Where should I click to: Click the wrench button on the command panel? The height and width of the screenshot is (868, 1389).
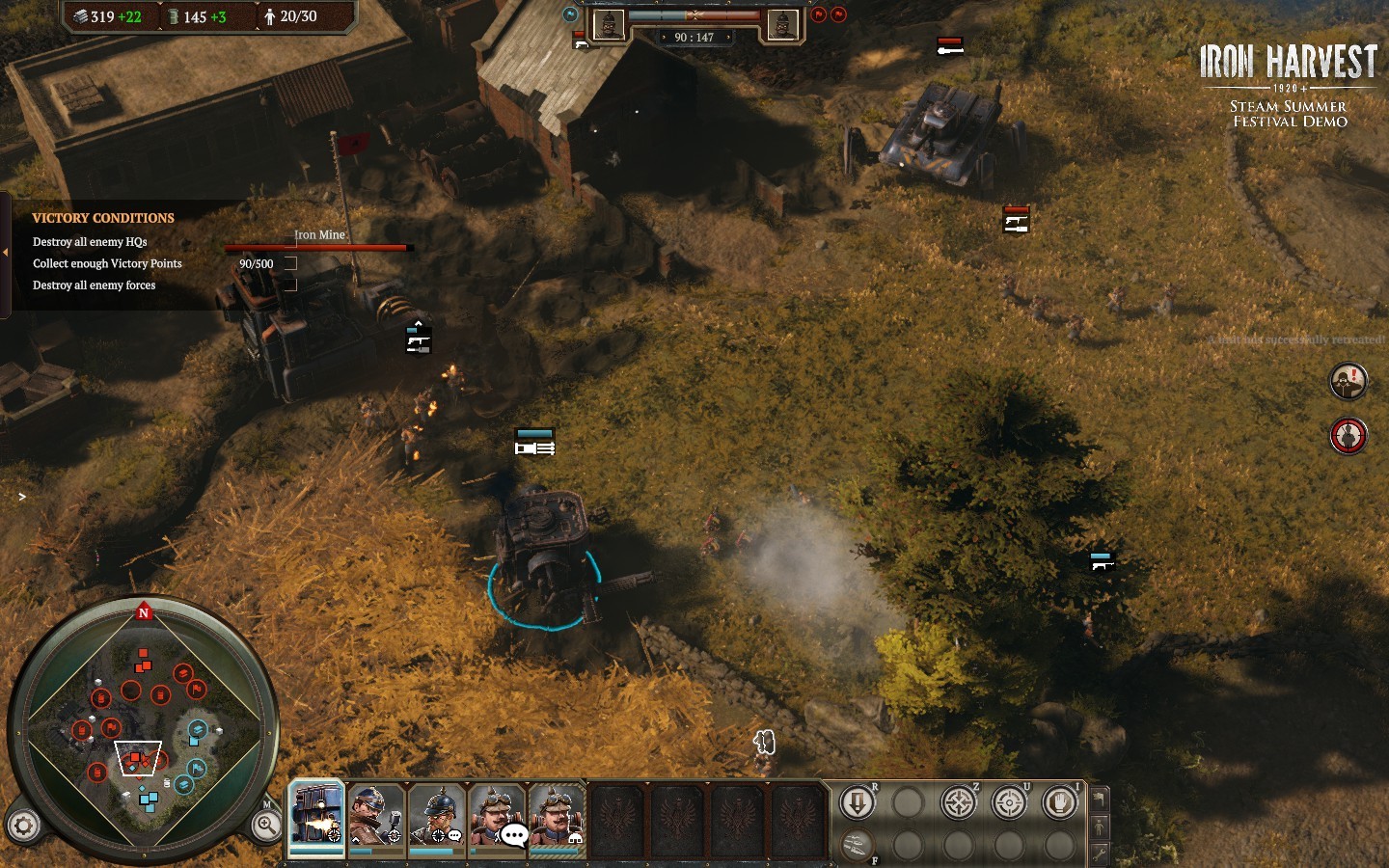tap(1099, 853)
